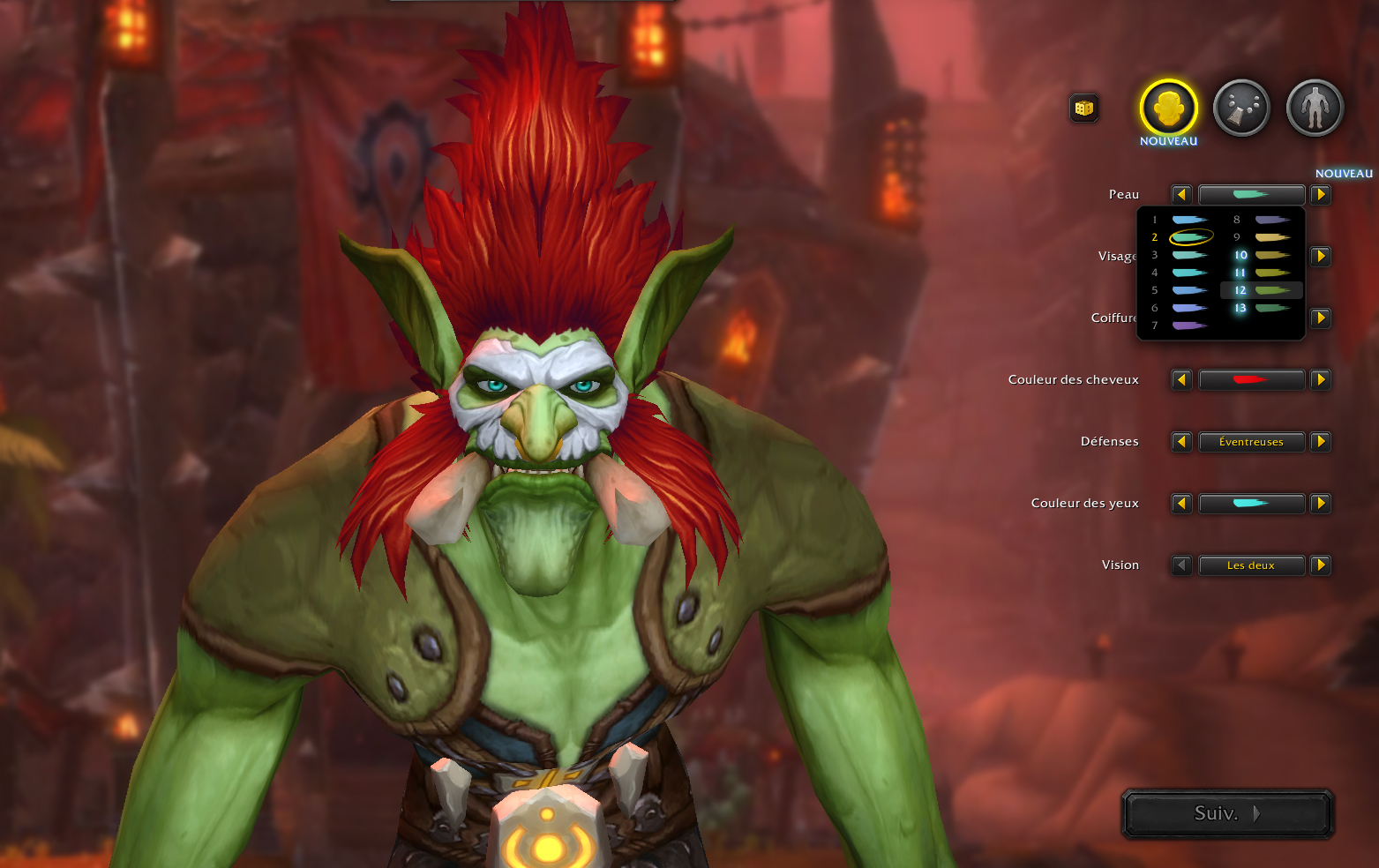Image resolution: width=1379 pixels, height=868 pixels.
Task: Click the Suiv. next button
Action: pyautogui.click(x=1226, y=813)
